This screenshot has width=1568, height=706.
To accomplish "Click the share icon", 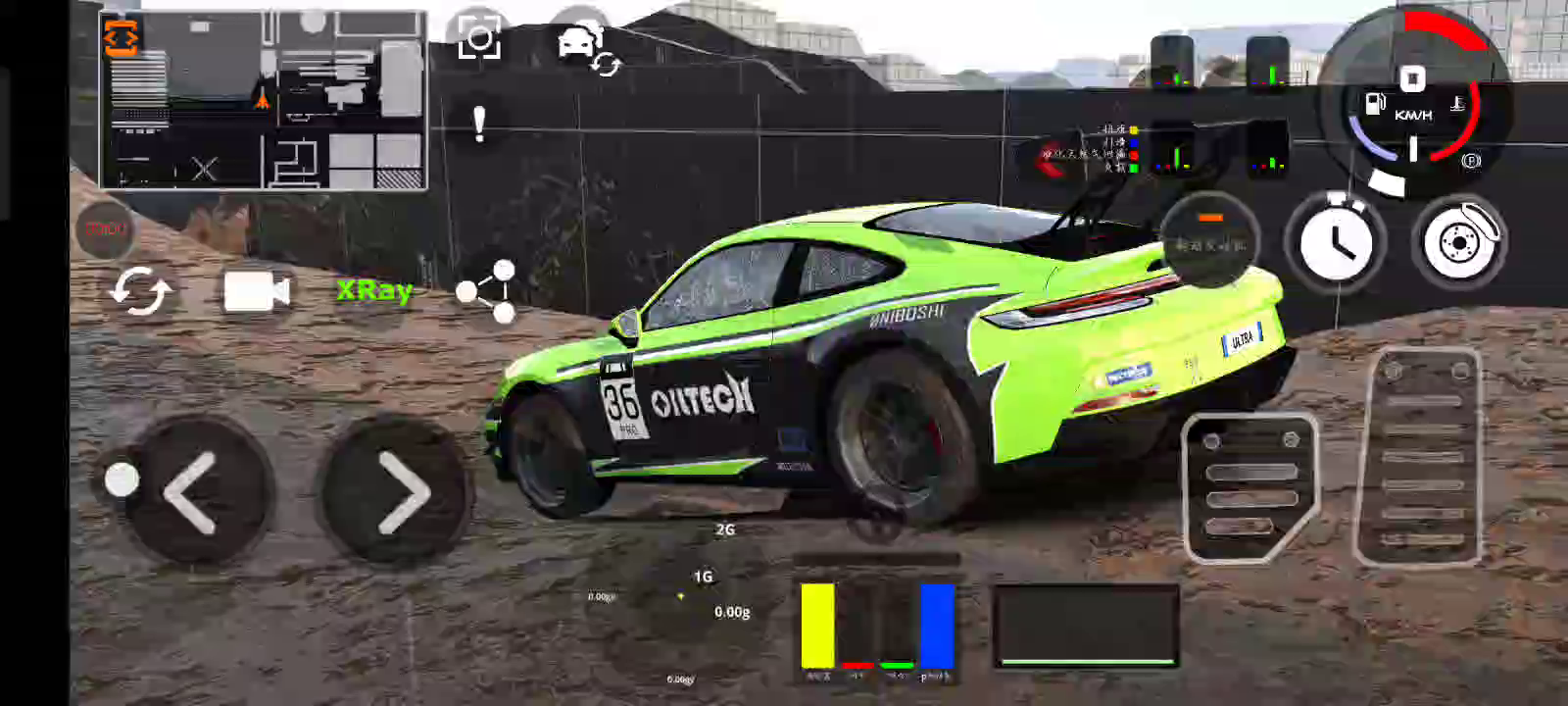I will [487, 291].
